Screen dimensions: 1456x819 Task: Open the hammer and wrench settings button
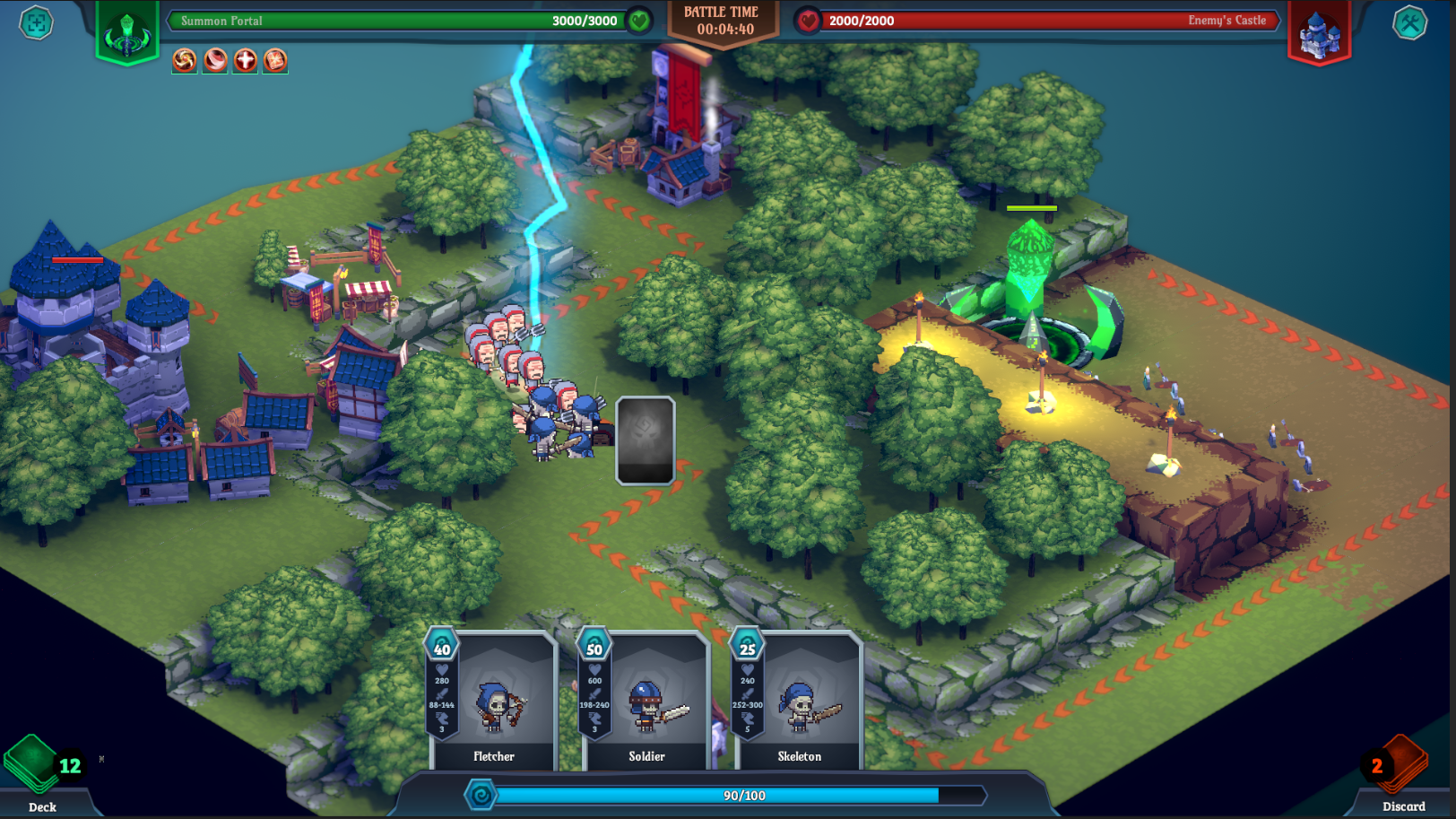point(1409,23)
